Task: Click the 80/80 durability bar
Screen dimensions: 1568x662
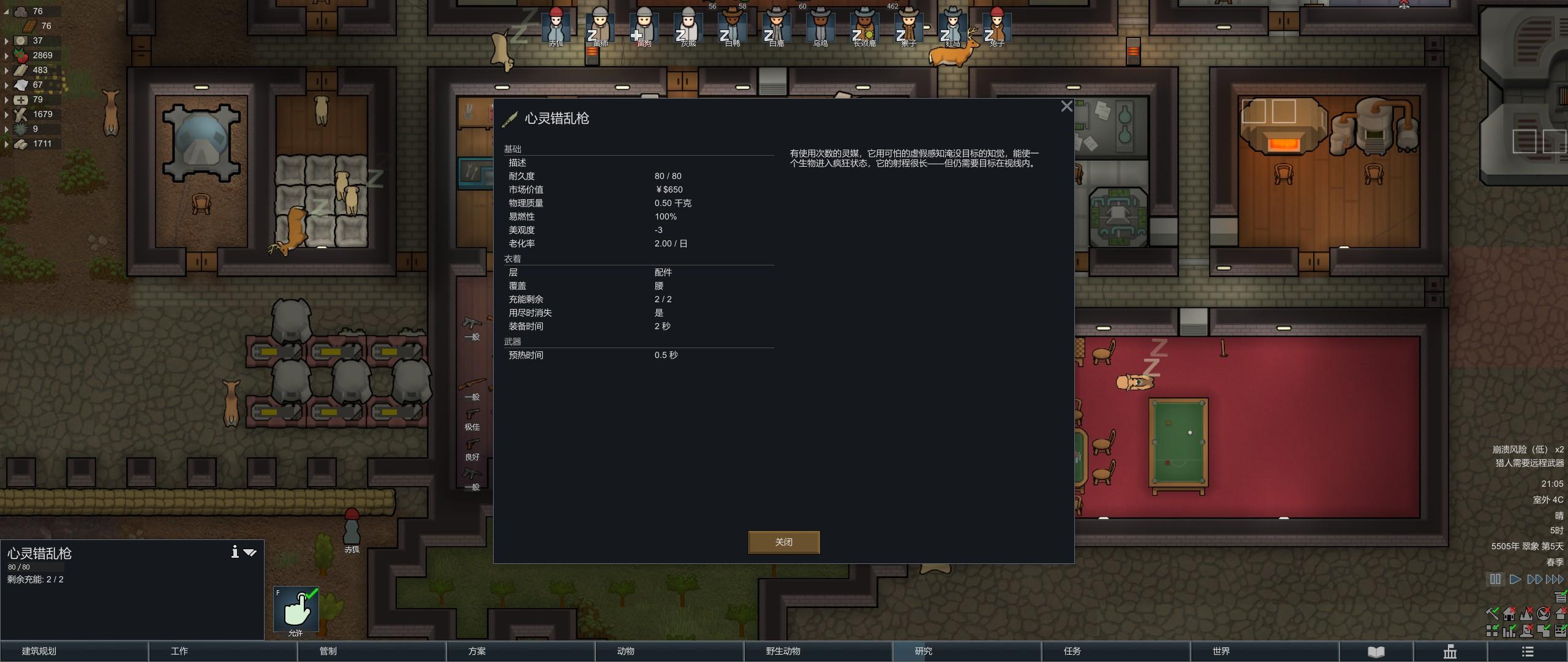Action: pos(35,567)
